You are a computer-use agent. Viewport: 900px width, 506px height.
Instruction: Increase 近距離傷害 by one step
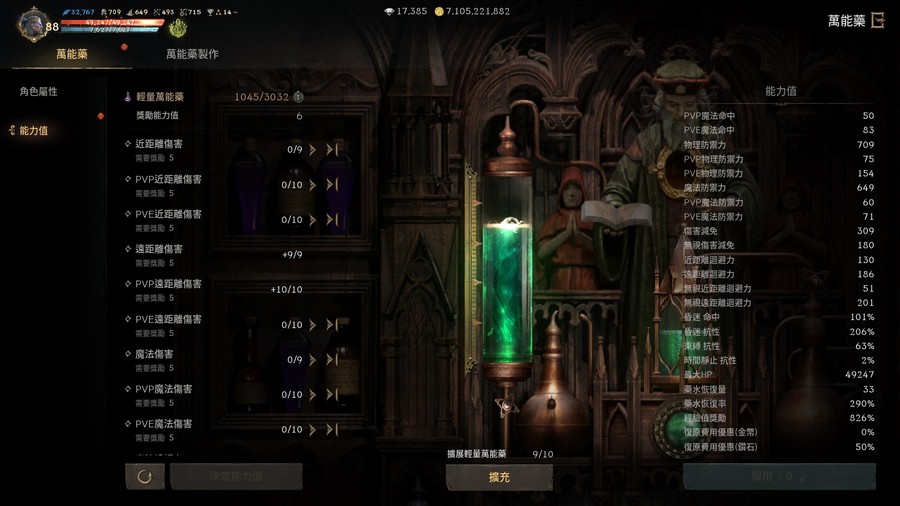tap(313, 150)
